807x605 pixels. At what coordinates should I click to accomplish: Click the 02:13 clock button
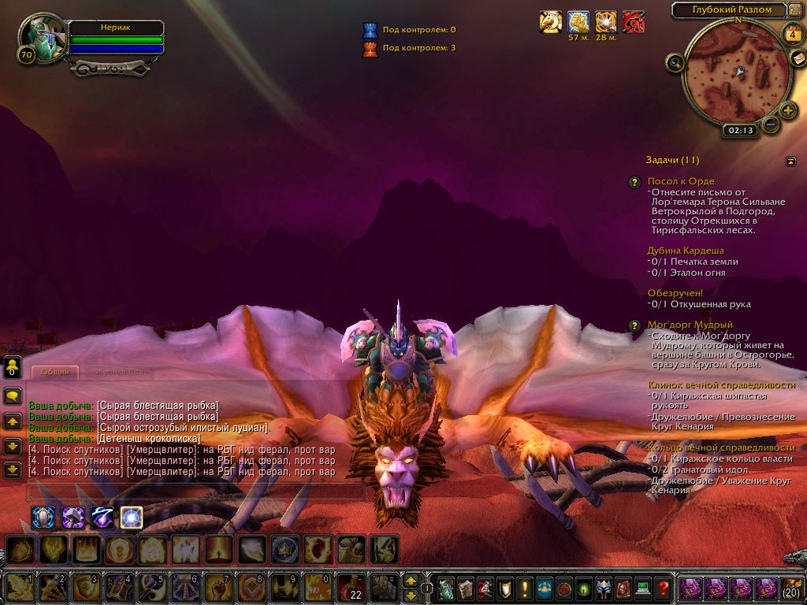coord(740,130)
